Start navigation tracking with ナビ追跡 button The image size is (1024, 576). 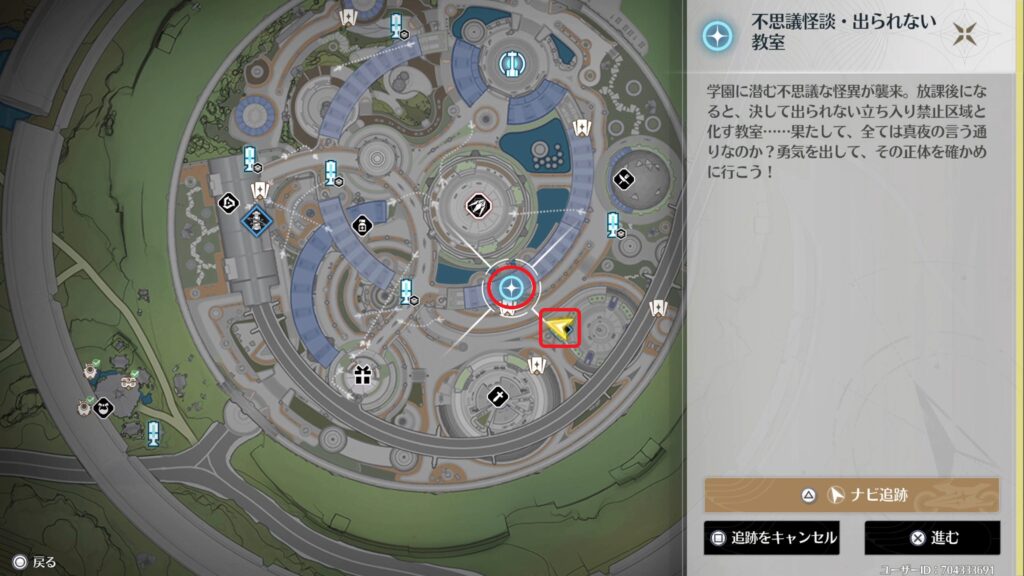[851, 495]
